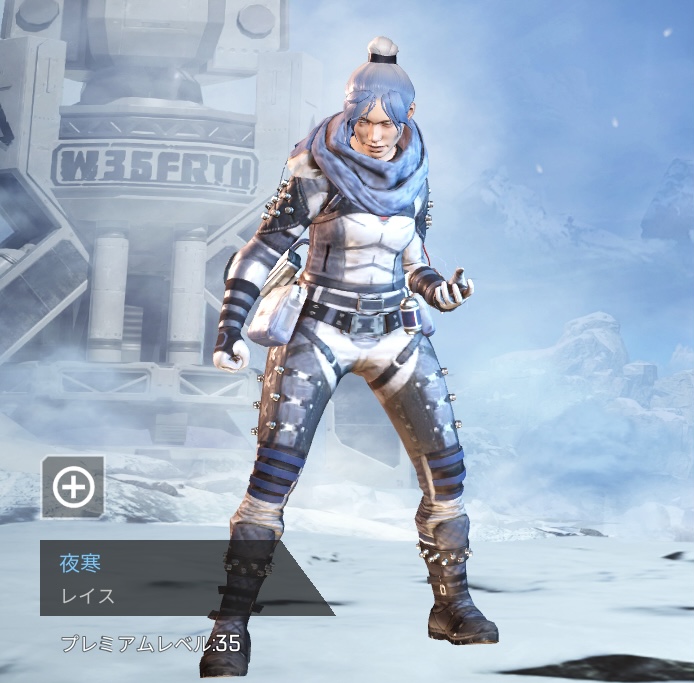The height and width of the screenshot is (683, 694).
Task: Click the plus icon button
Action: point(73,487)
